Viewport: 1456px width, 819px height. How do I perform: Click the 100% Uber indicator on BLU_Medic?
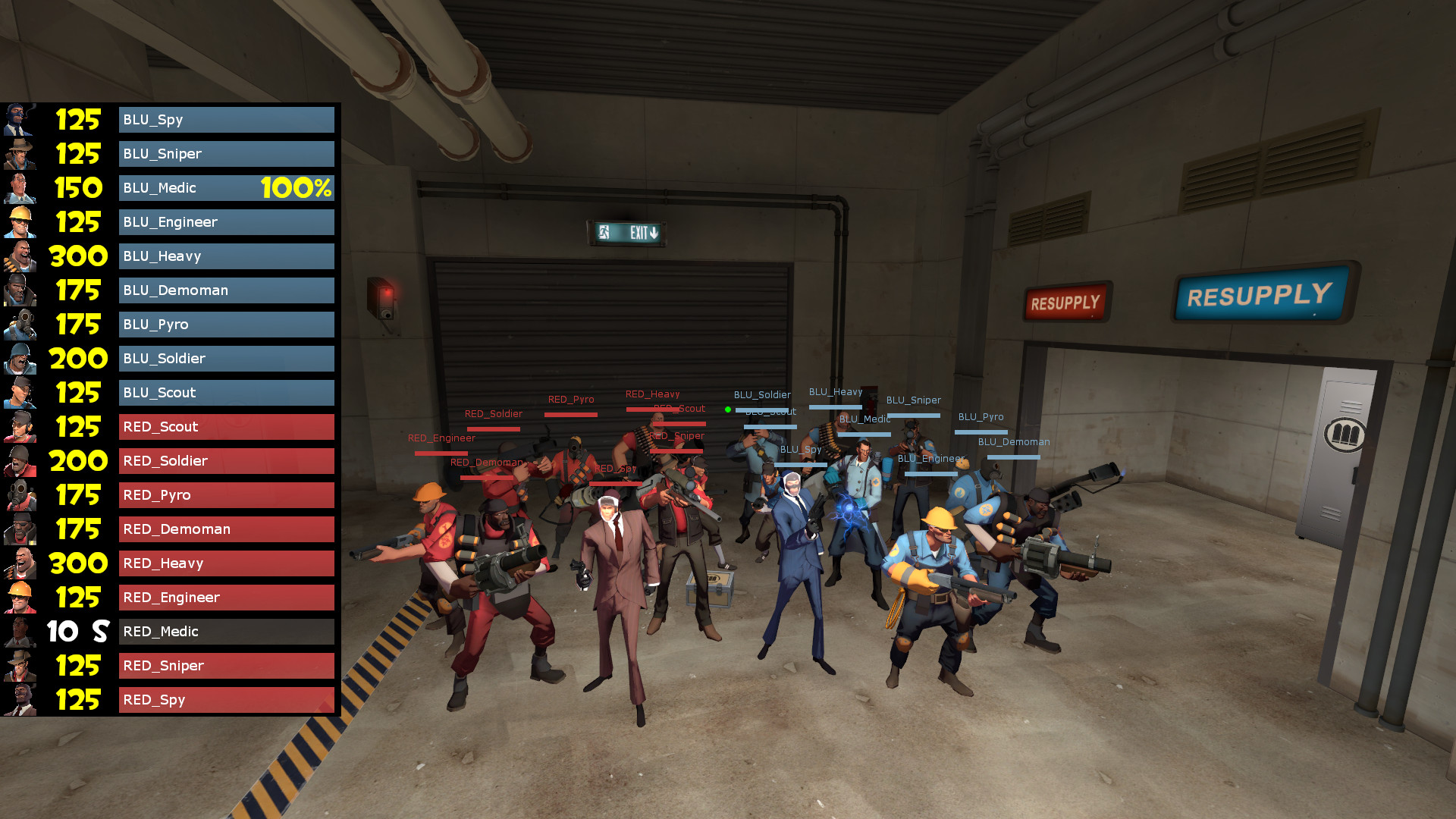coord(294,187)
